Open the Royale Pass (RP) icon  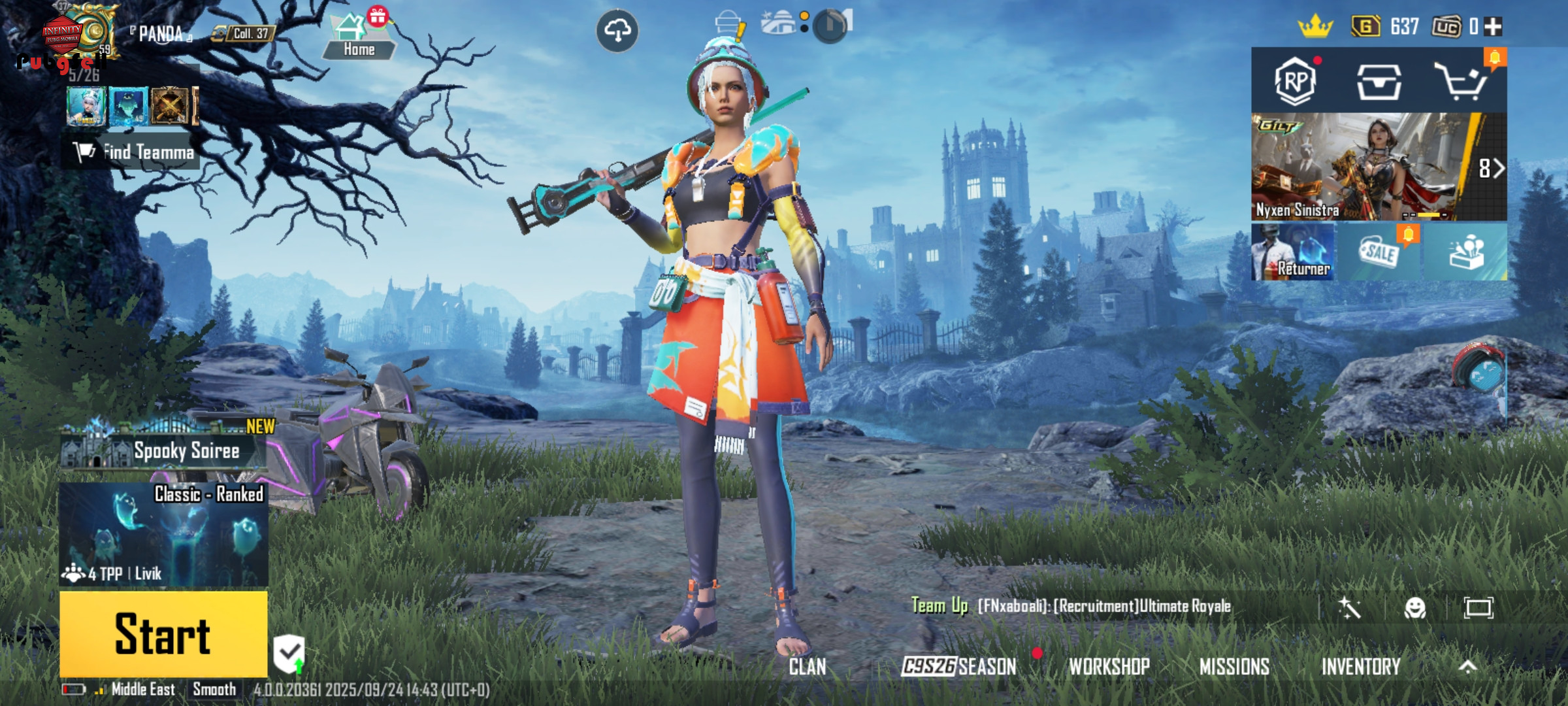pyautogui.click(x=1295, y=82)
